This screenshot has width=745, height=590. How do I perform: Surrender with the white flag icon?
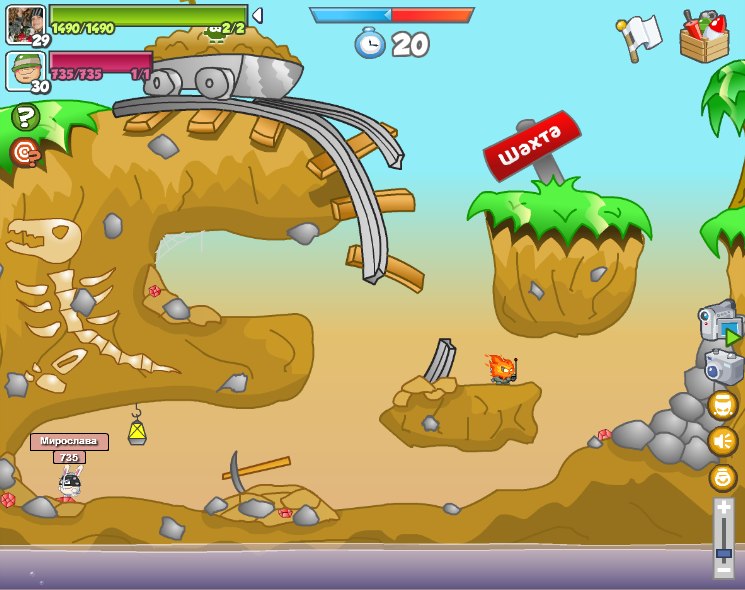(x=640, y=36)
